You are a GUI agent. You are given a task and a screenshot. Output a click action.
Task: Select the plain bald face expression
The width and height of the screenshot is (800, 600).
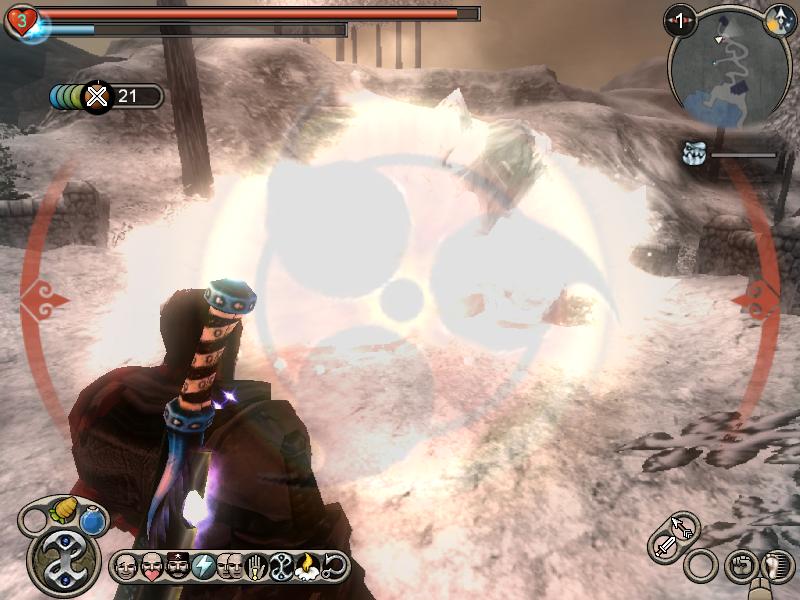tap(125, 565)
